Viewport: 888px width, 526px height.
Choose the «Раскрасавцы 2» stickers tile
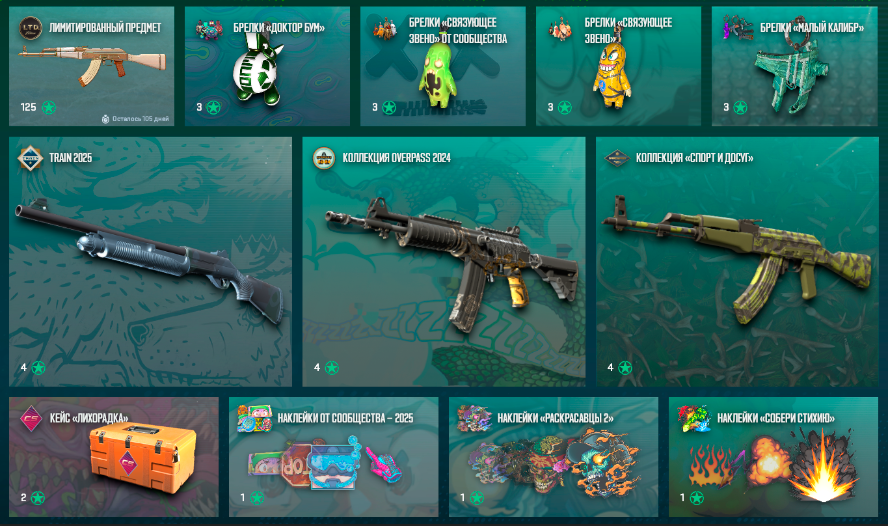553,457
